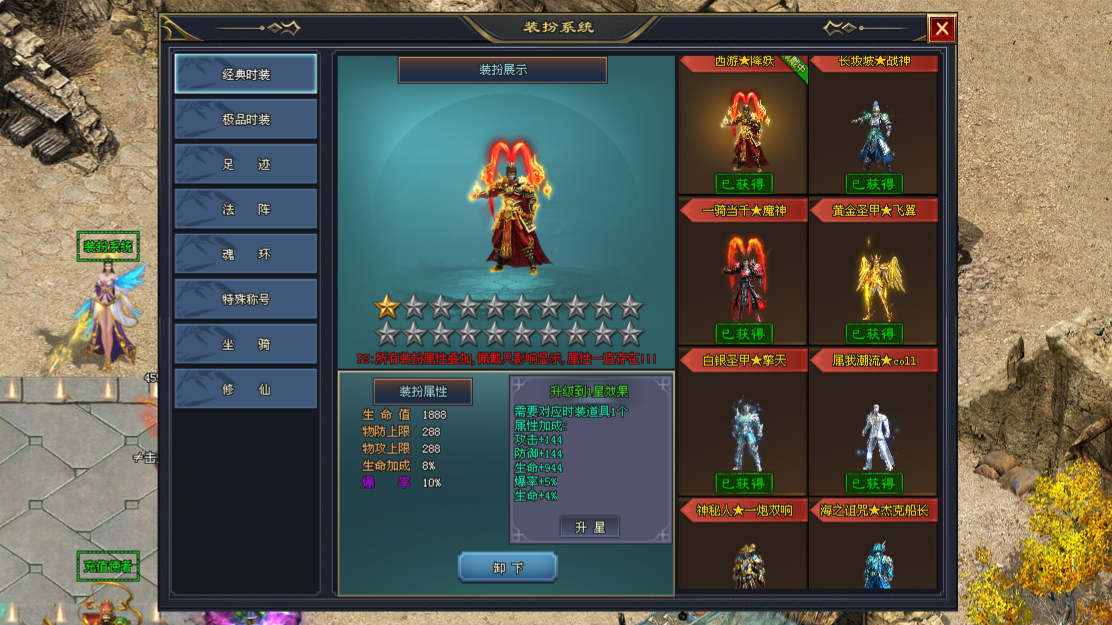This screenshot has width=1112, height=625.
Task: Open the 极品时装 category
Action: (x=246, y=119)
